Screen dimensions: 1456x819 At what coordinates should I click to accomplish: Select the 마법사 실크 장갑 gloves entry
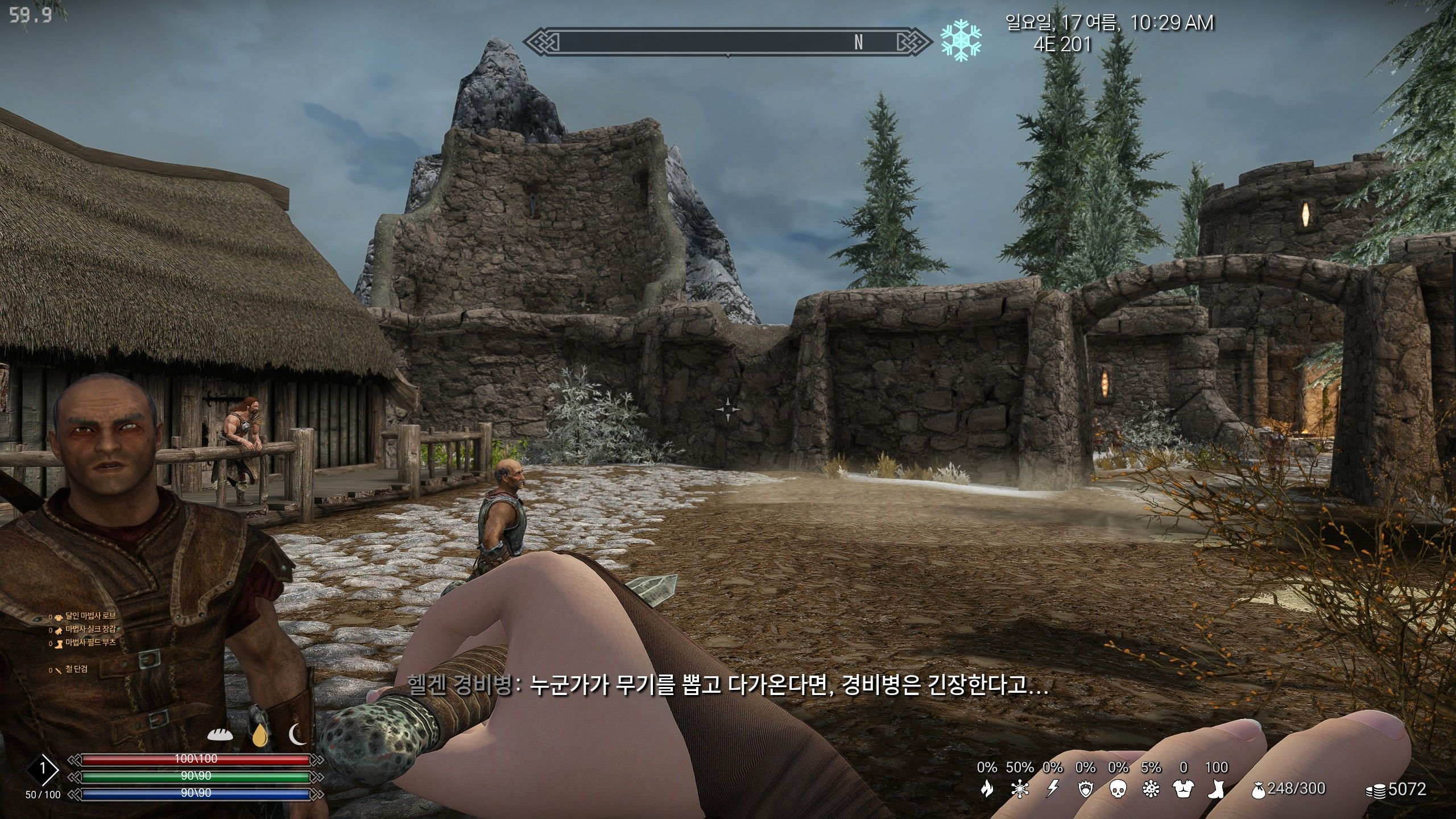[x=90, y=629]
